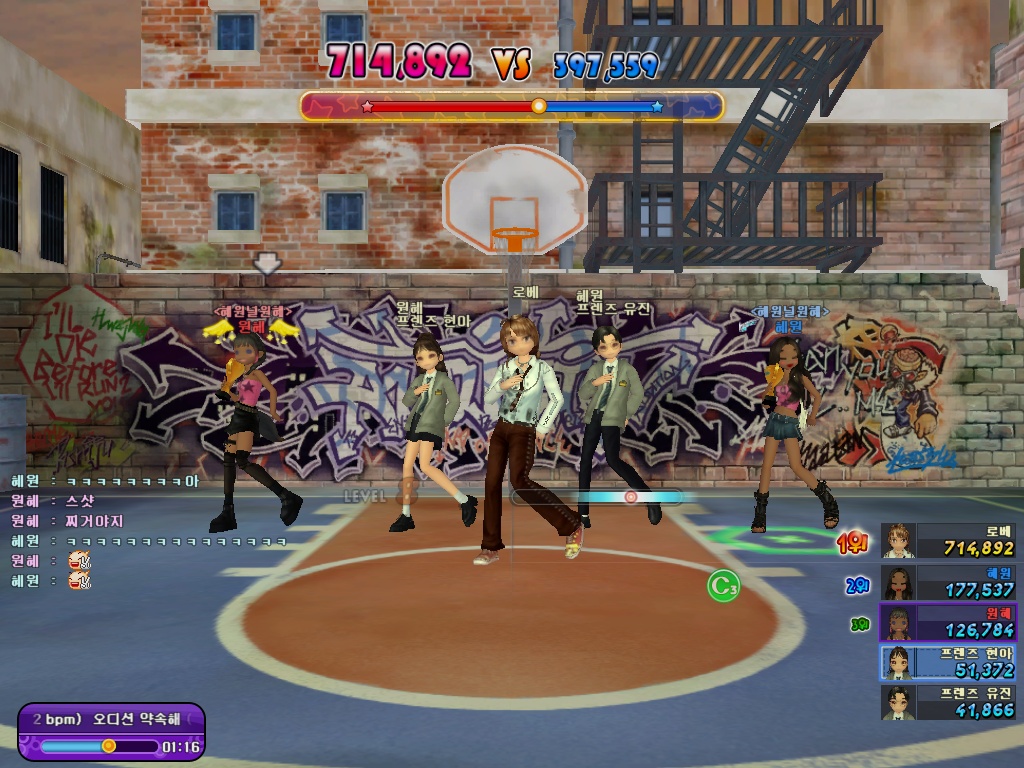Select 프렌즈 유진's row at the ranking bottom
This screenshot has height=768, width=1024.
pos(948,702)
